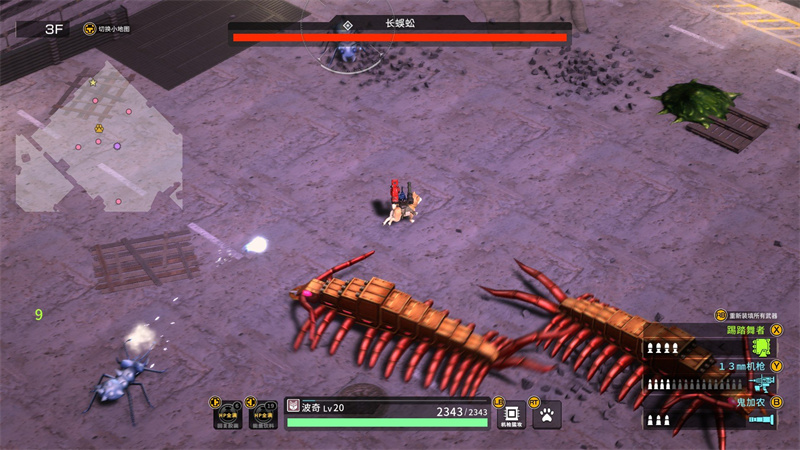Use the second HP全满 energy drink item
Screen dimensions: 800x450
(264, 414)
